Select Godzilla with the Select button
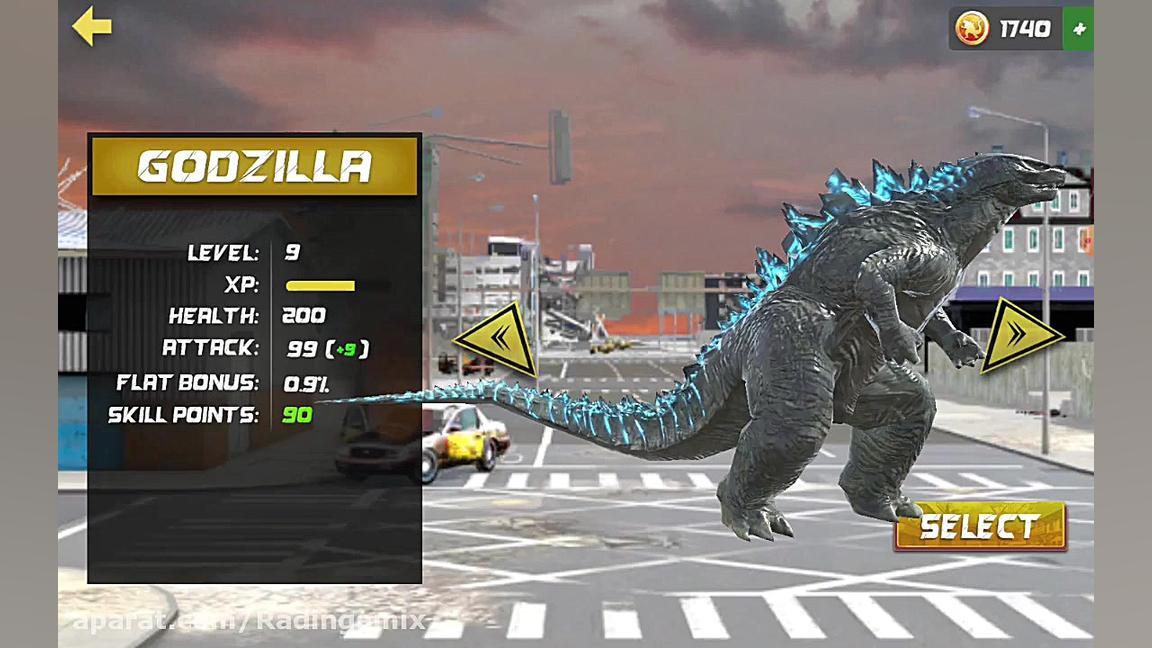This screenshot has height=648, width=1152. 979,526
